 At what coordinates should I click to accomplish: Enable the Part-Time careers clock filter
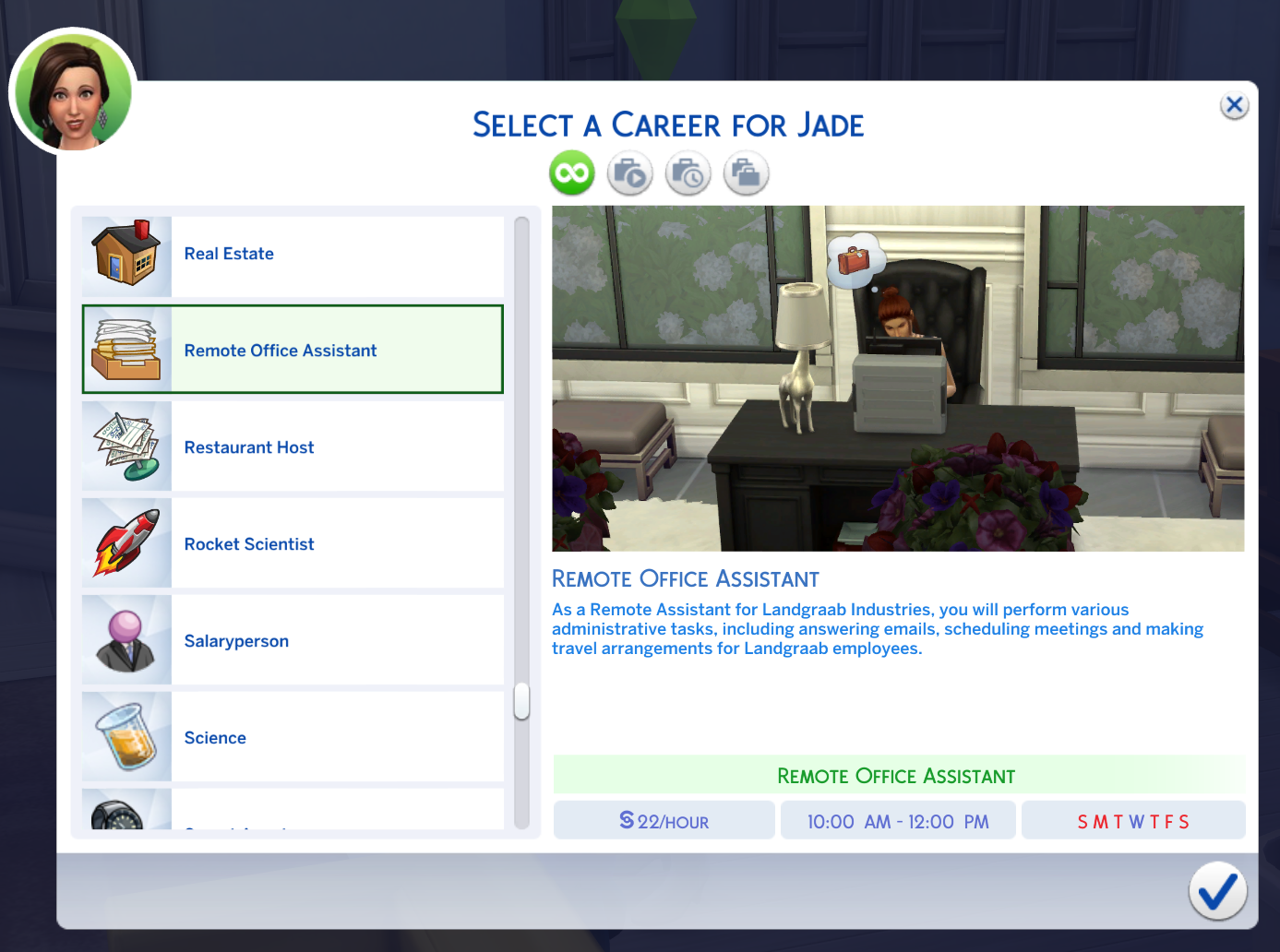click(x=688, y=173)
